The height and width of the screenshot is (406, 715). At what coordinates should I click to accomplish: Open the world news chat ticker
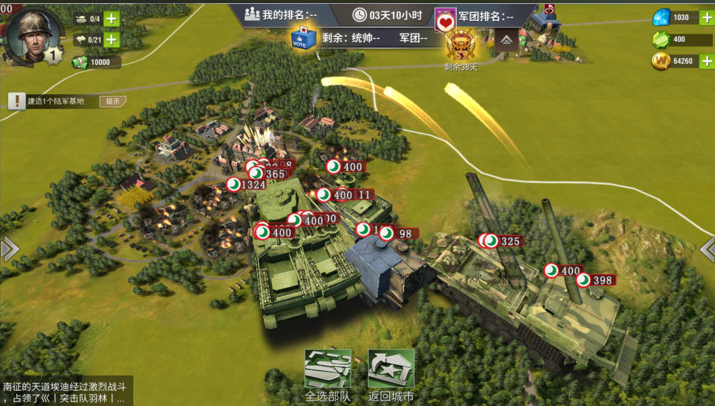65,391
